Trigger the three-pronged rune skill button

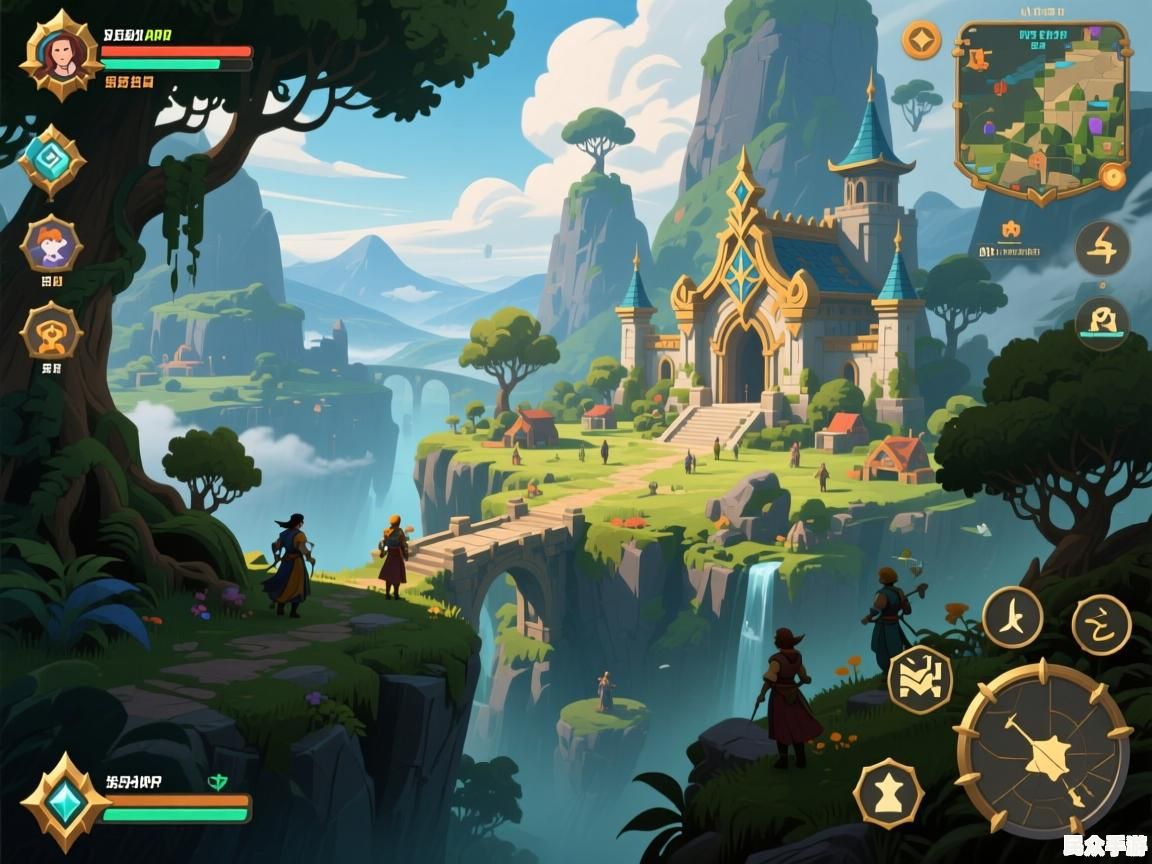(1012, 617)
